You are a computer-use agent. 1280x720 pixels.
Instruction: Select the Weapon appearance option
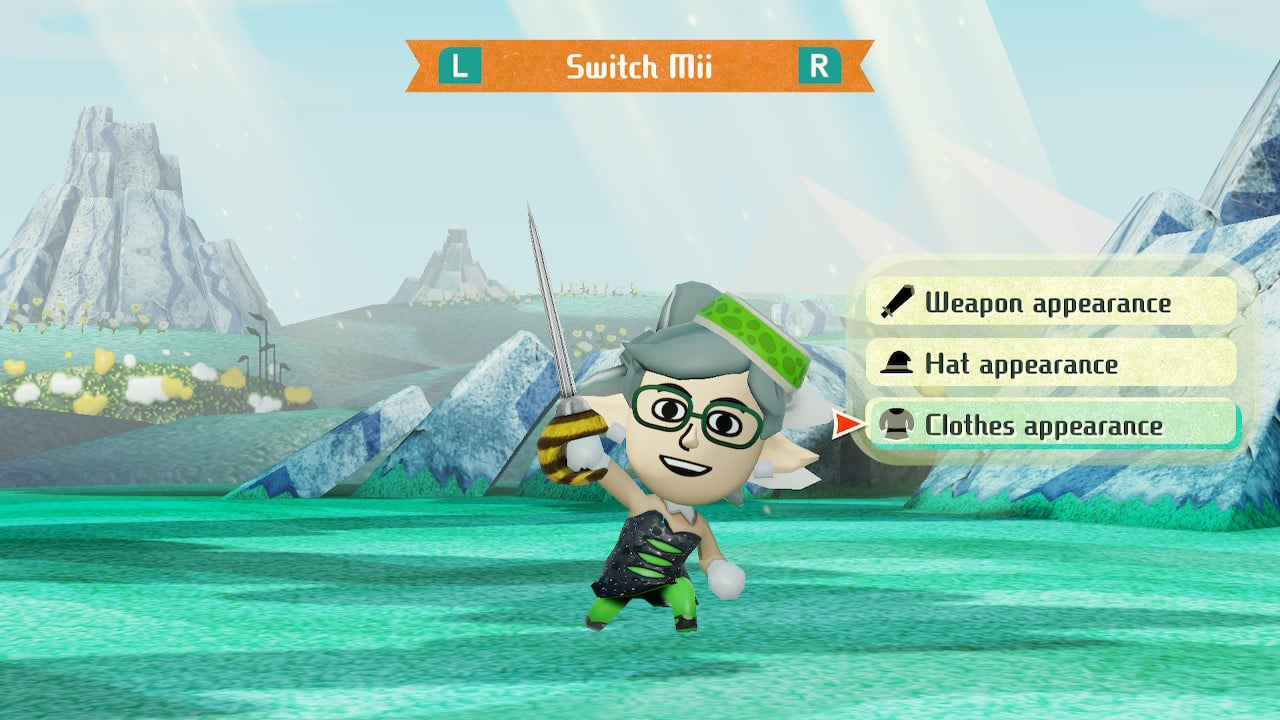point(1050,302)
